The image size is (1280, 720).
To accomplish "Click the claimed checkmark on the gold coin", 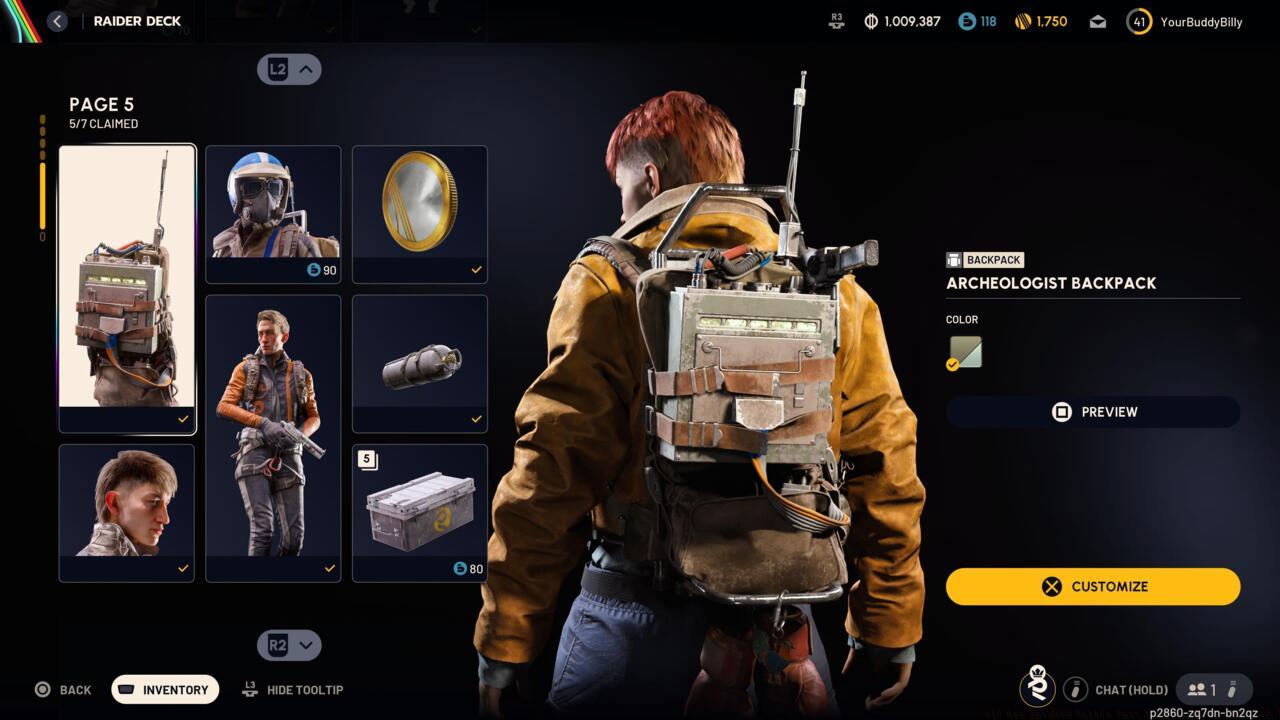I will pyautogui.click(x=476, y=269).
